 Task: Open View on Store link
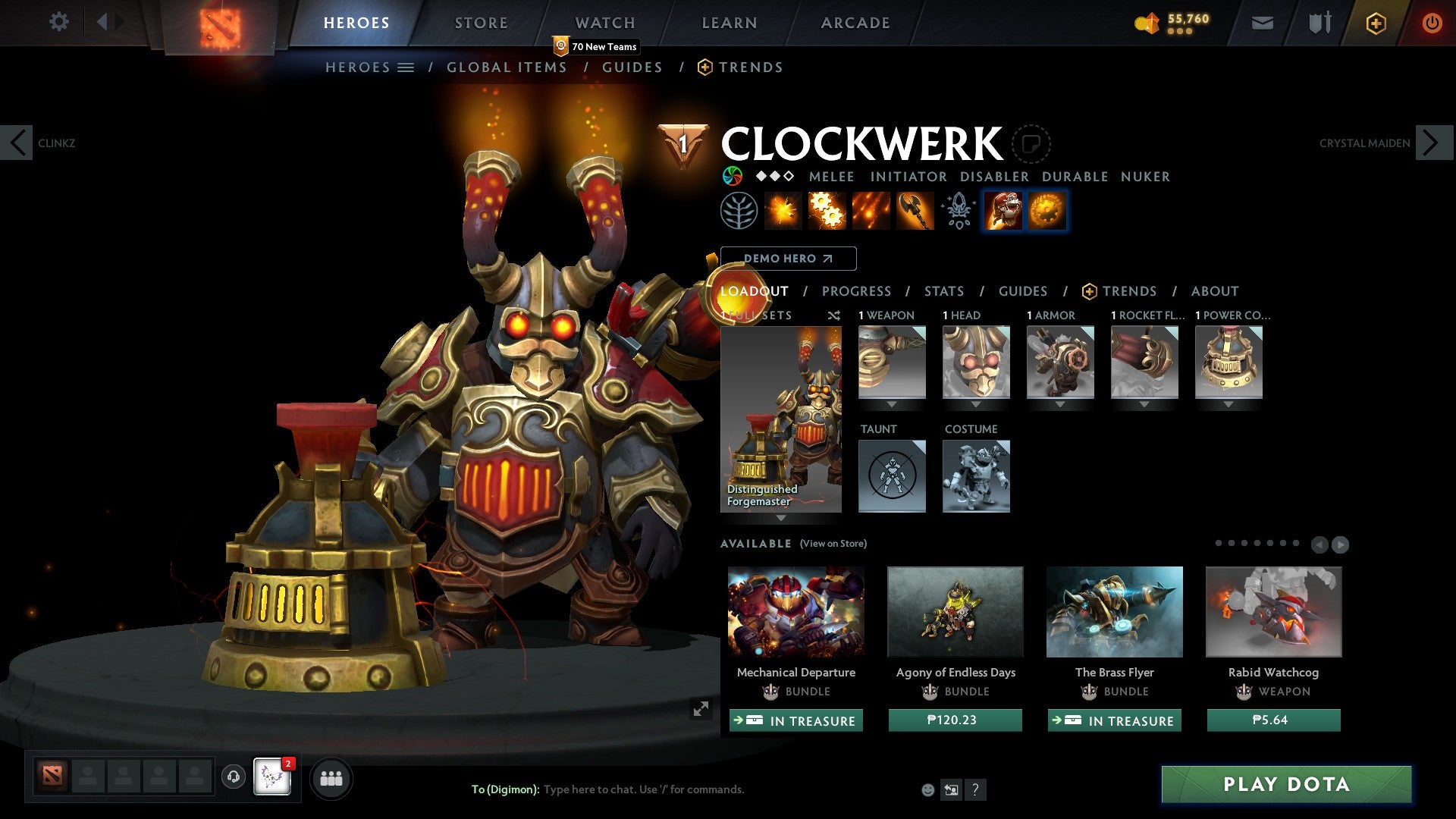pyautogui.click(x=832, y=544)
